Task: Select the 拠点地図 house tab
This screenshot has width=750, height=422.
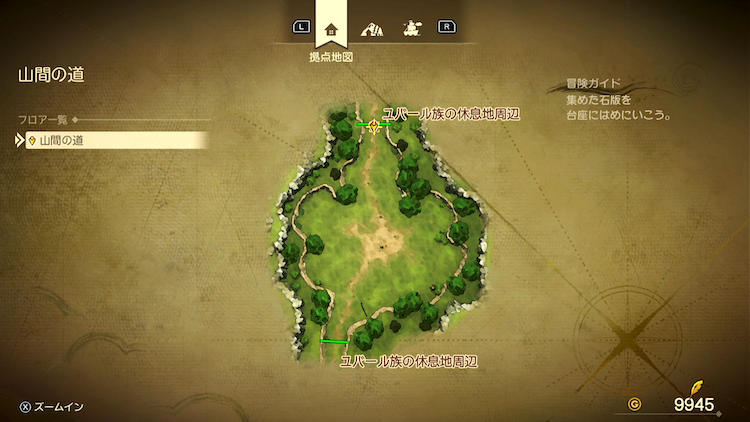Action: (x=331, y=28)
